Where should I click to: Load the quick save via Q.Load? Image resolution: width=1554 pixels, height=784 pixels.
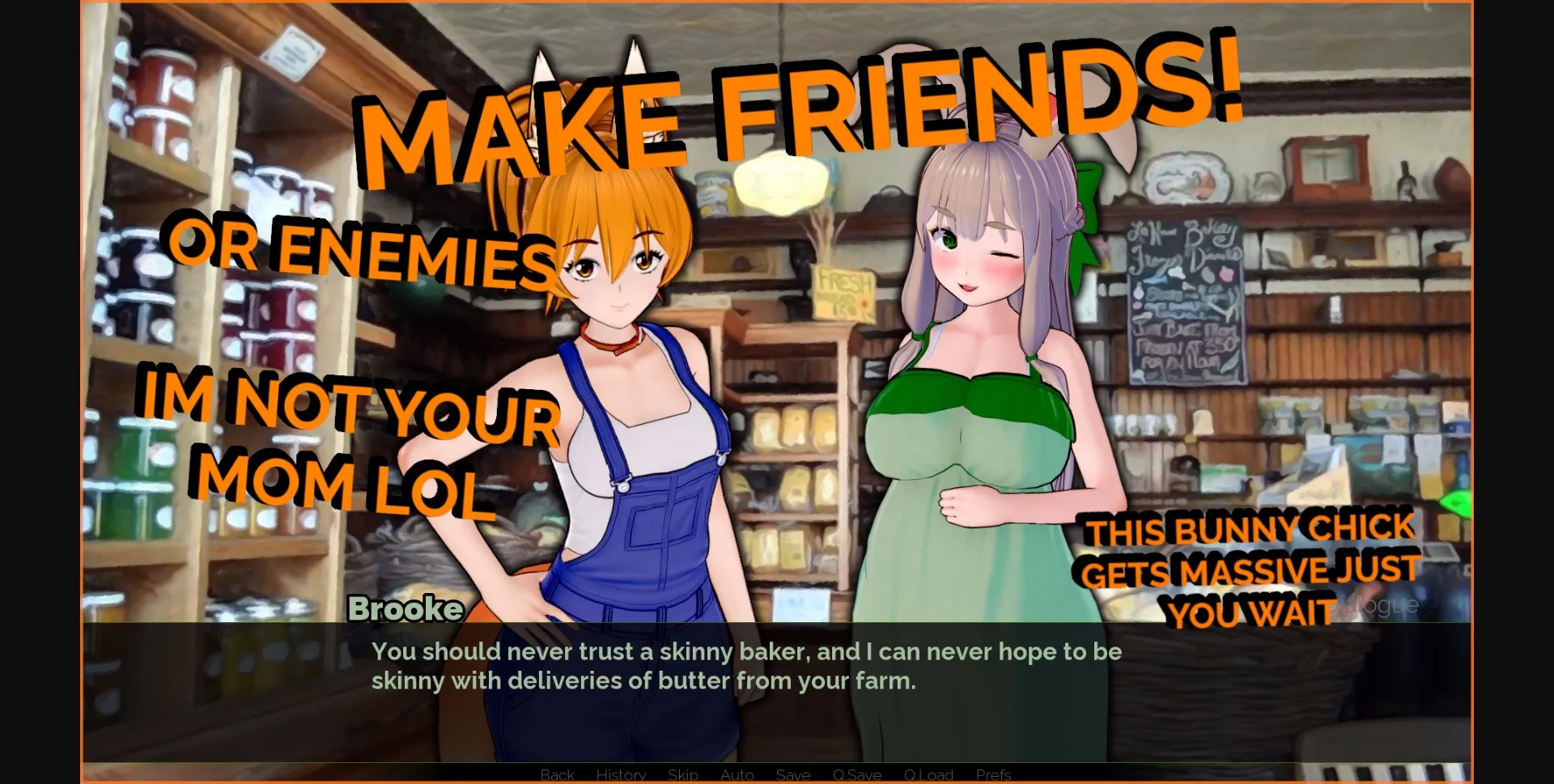(929, 774)
